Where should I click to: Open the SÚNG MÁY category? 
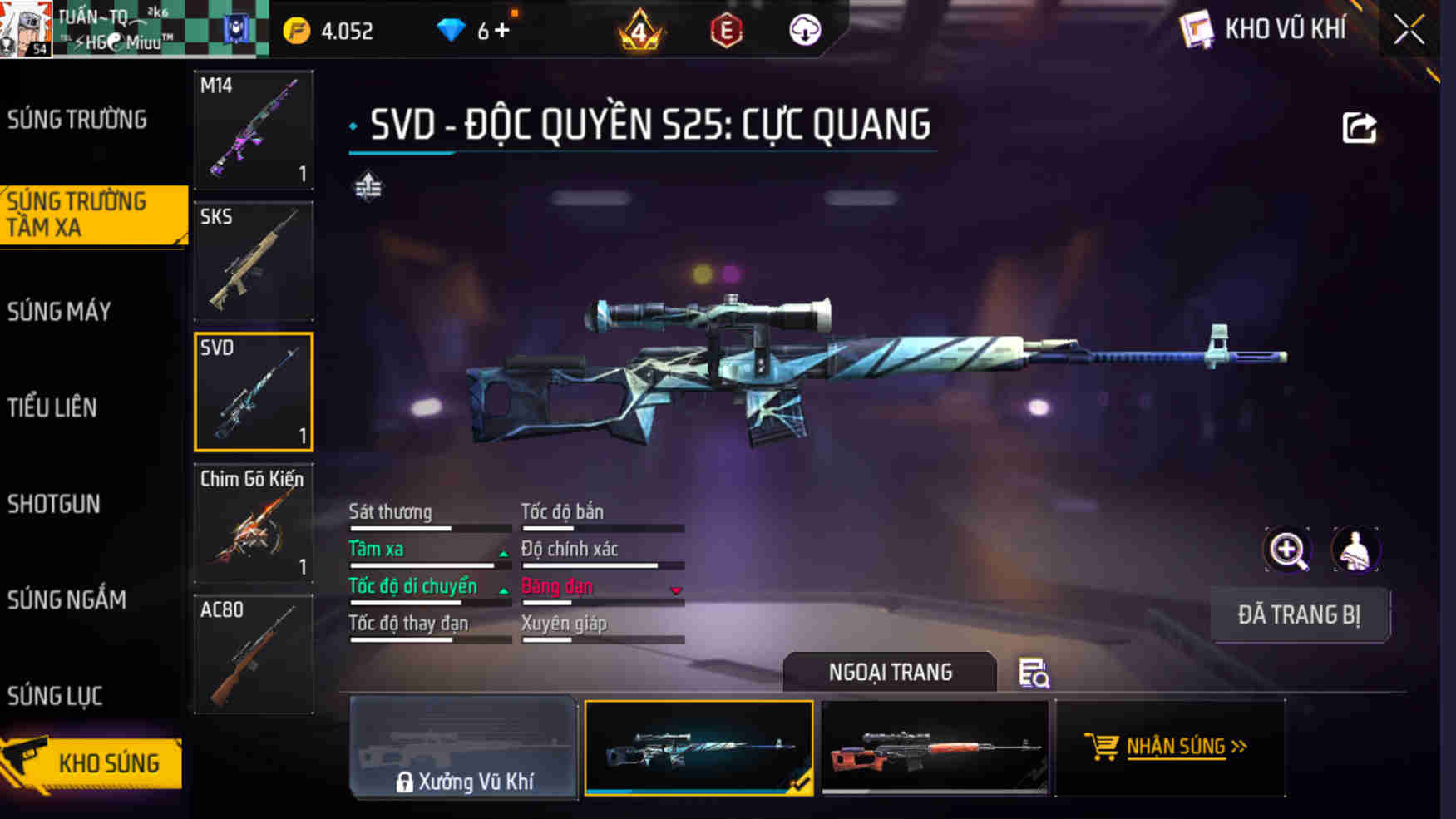point(58,311)
